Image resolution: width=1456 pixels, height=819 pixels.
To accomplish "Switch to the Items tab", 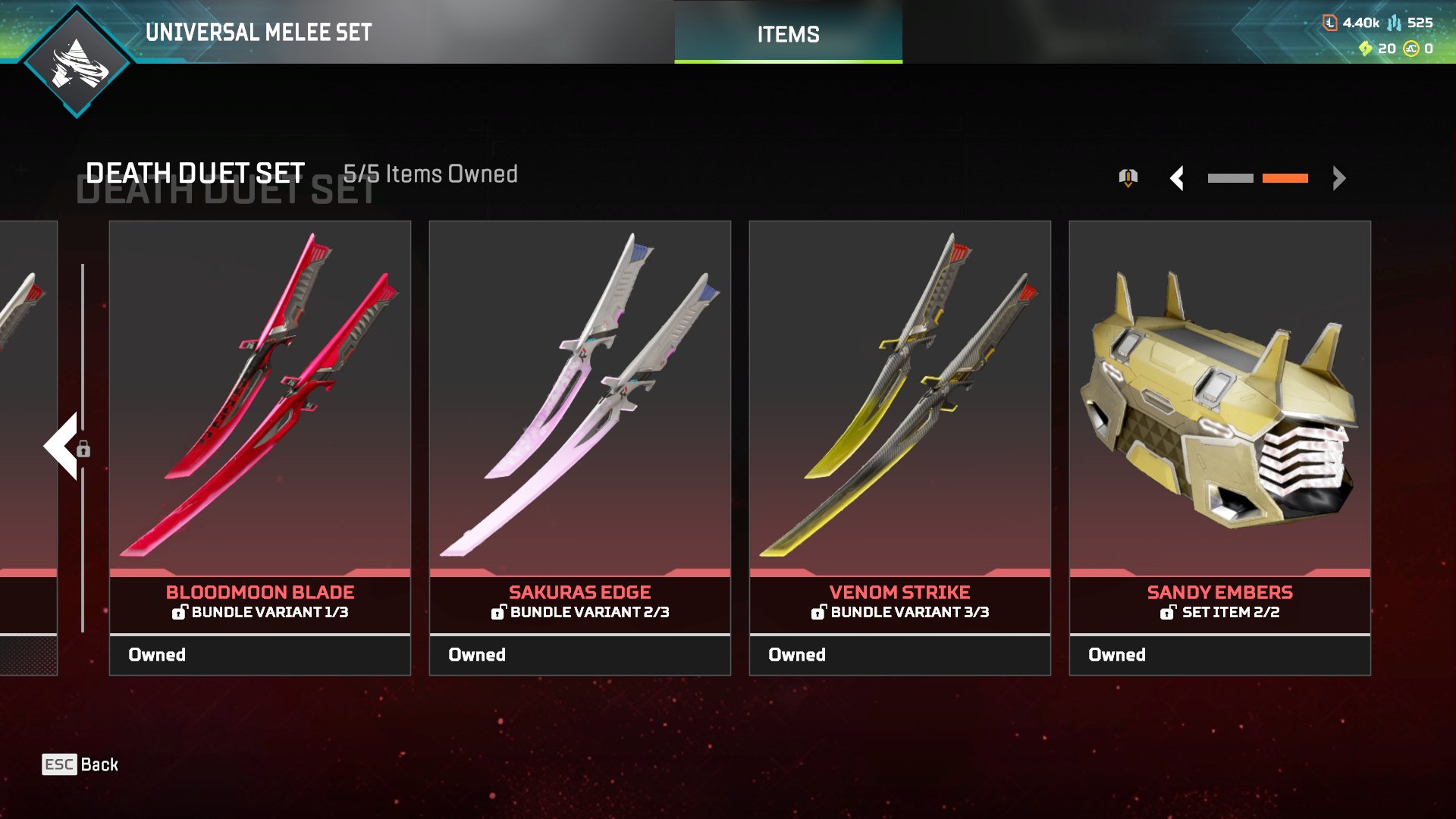I will point(788,34).
